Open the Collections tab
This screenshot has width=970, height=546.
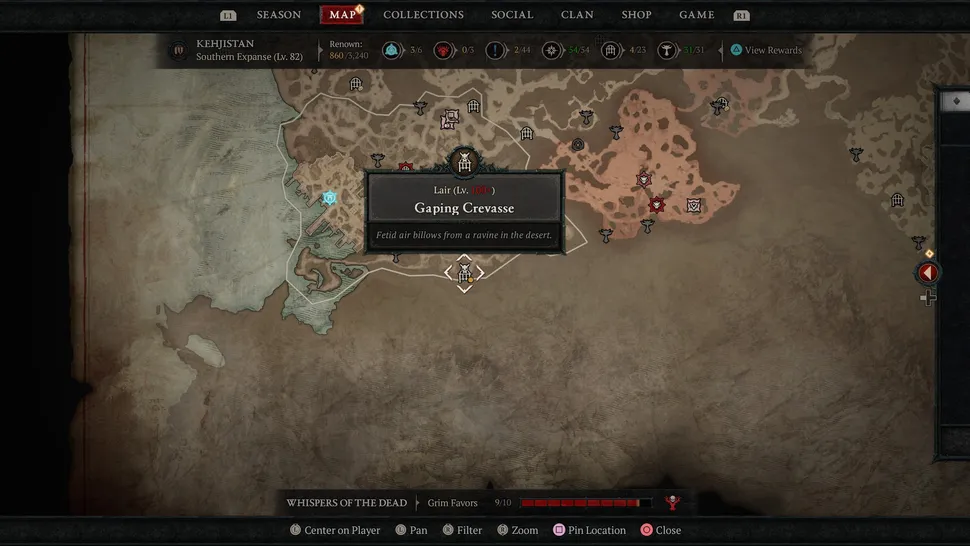(x=423, y=15)
